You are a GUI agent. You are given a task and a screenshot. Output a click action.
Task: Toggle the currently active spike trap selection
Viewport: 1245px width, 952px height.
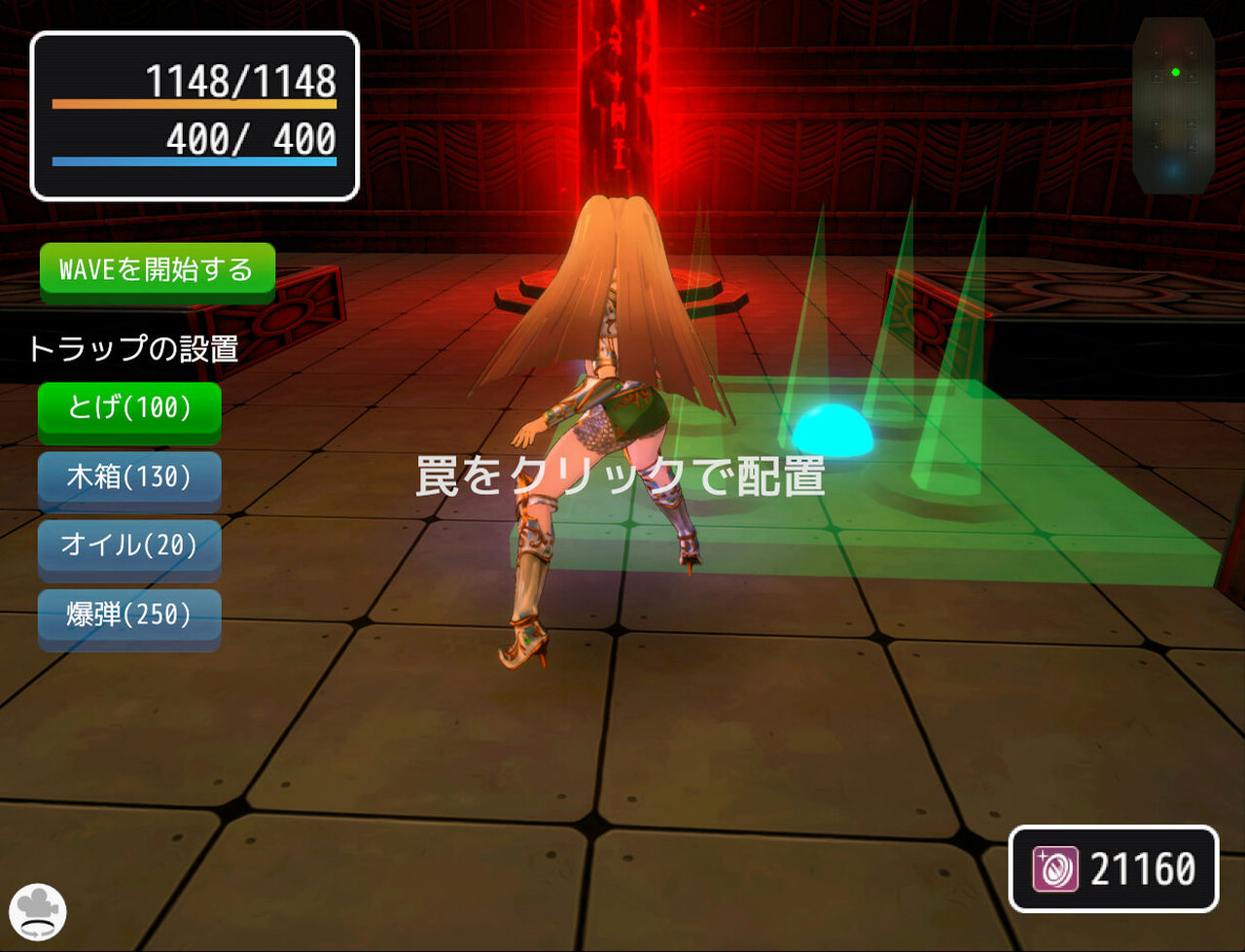(127, 409)
